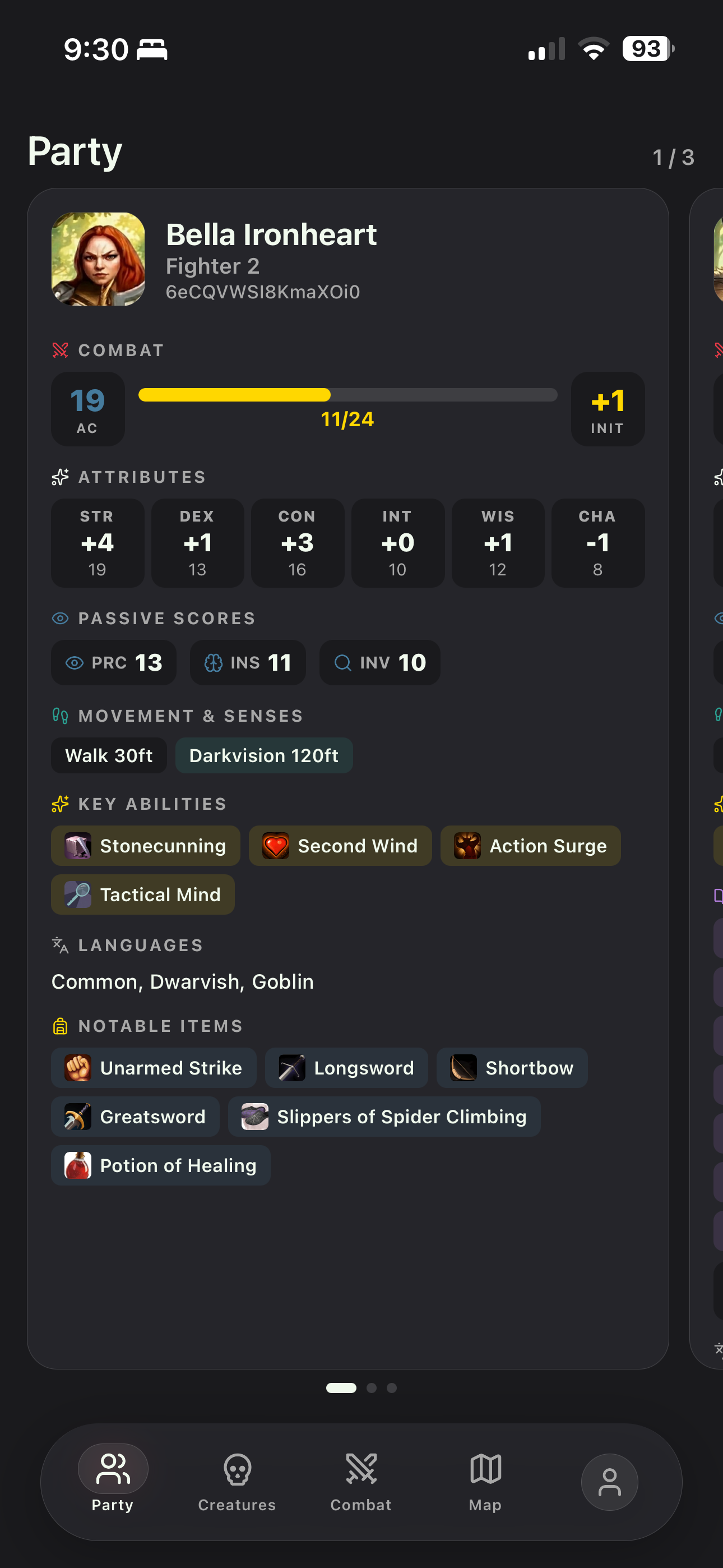Tap the 11/24 HP progress bar
This screenshot has width=723, height=1568.
coord(347,395)
